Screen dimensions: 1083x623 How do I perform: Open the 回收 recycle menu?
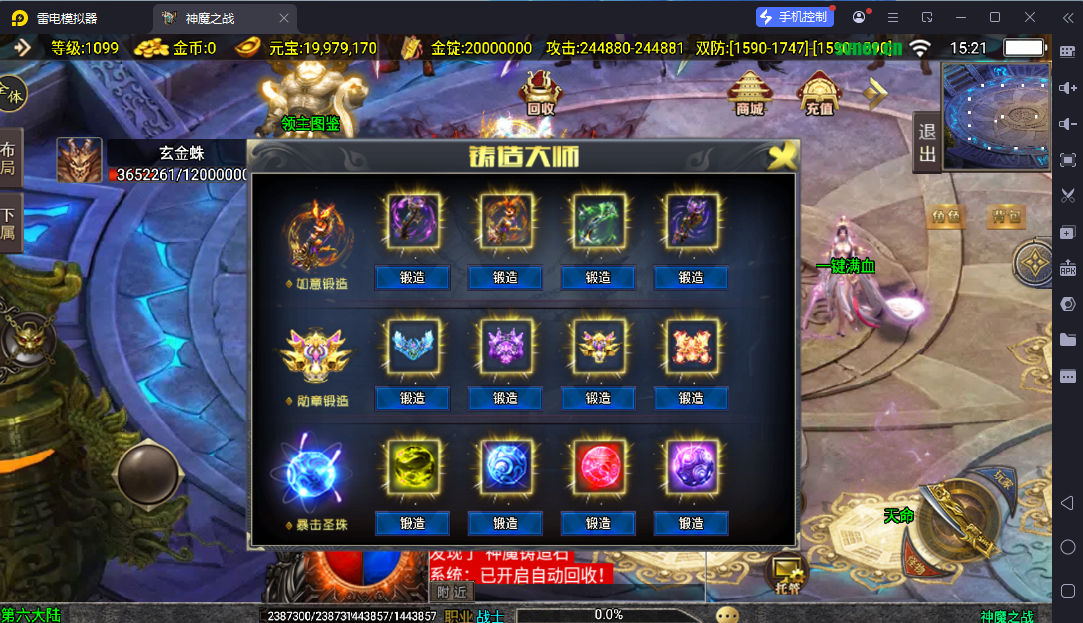(541, 93)
